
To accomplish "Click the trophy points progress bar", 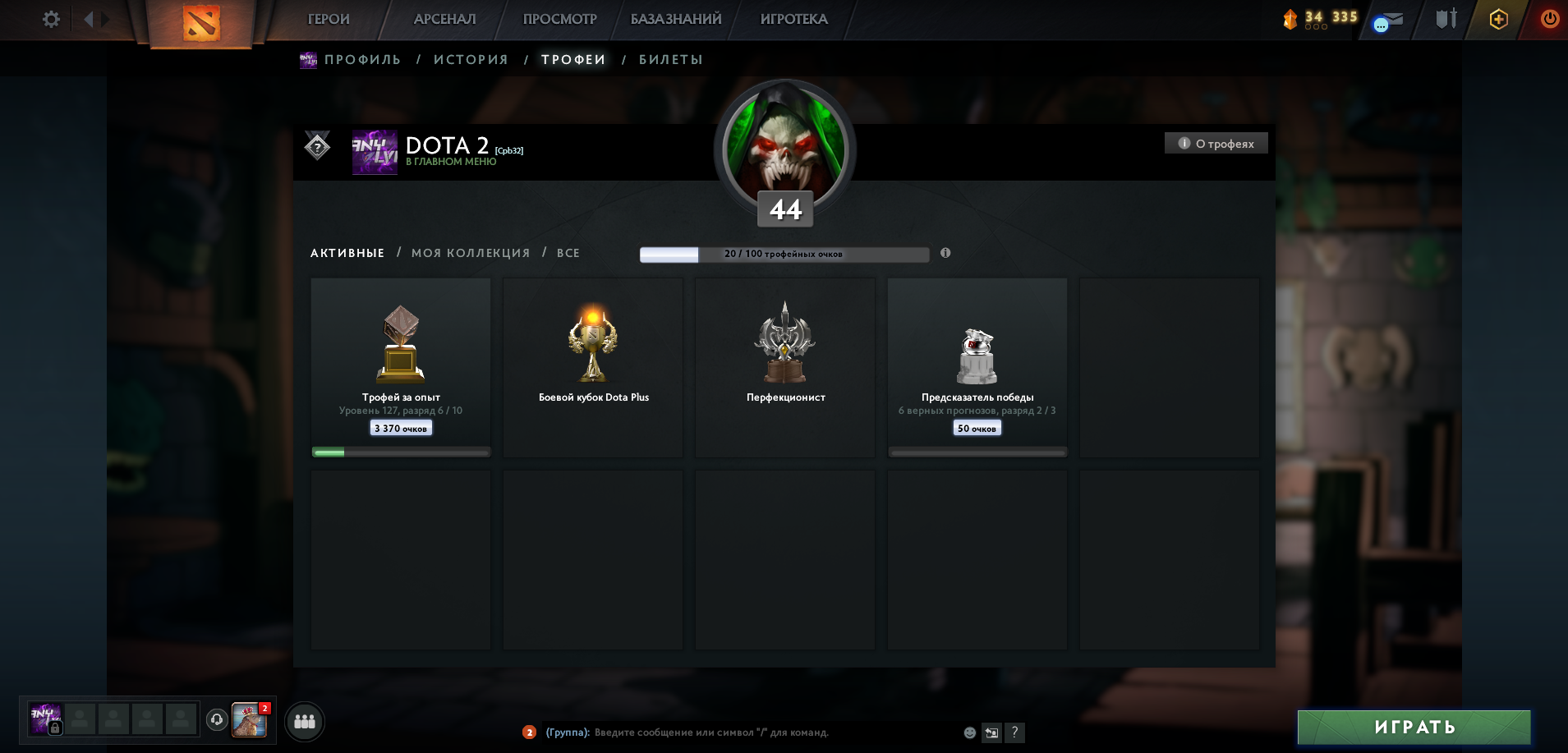I will point(784,255).
